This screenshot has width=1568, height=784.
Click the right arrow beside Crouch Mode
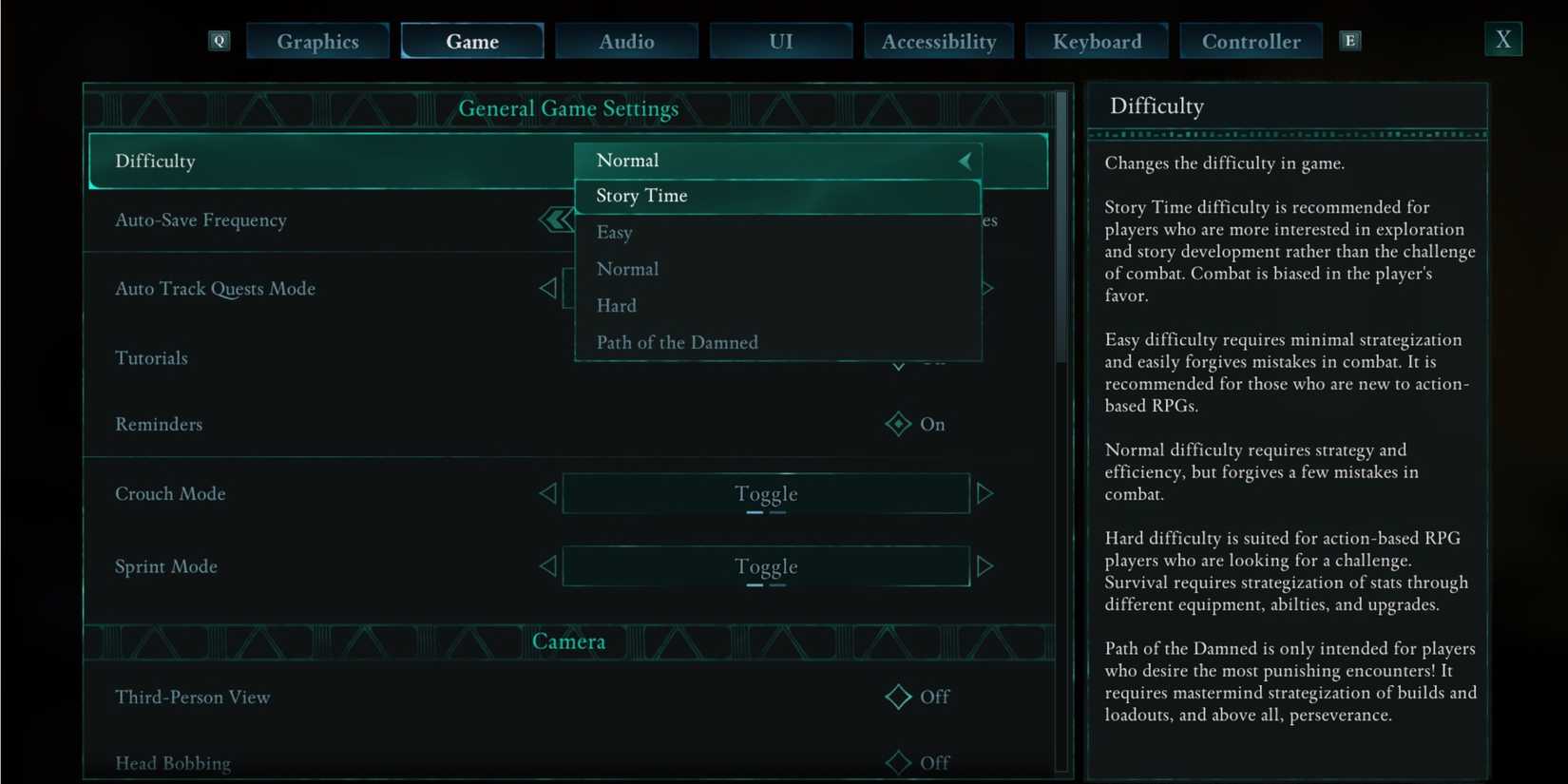[985, 493]
